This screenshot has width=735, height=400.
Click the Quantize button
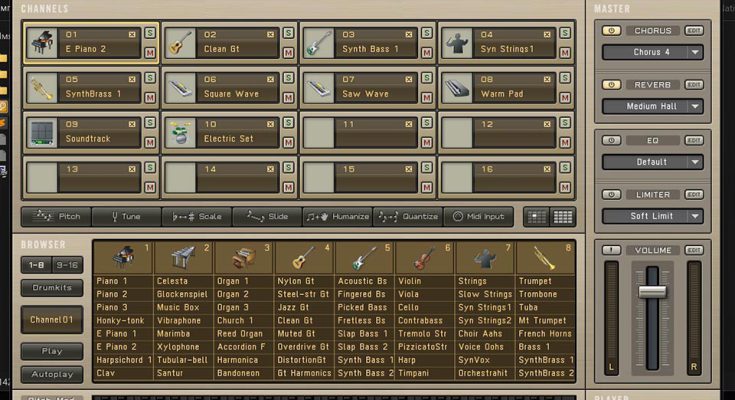(408, 216)
